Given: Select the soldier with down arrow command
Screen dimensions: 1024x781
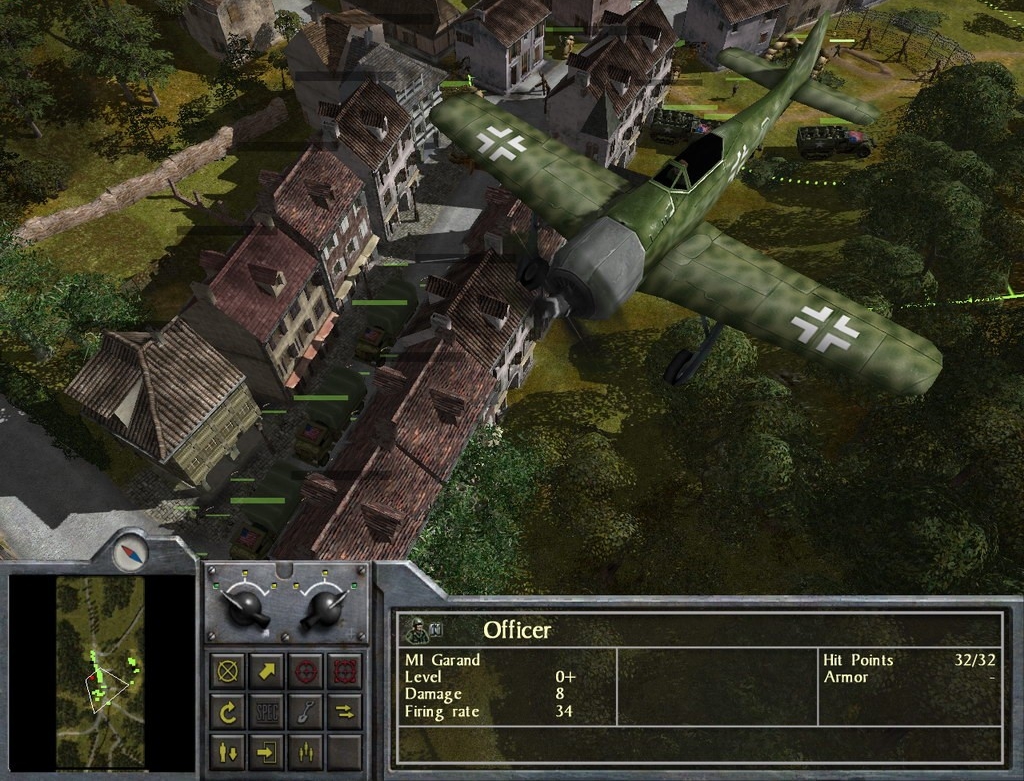Looking at the screenshot, I should [x=228, y=750].
